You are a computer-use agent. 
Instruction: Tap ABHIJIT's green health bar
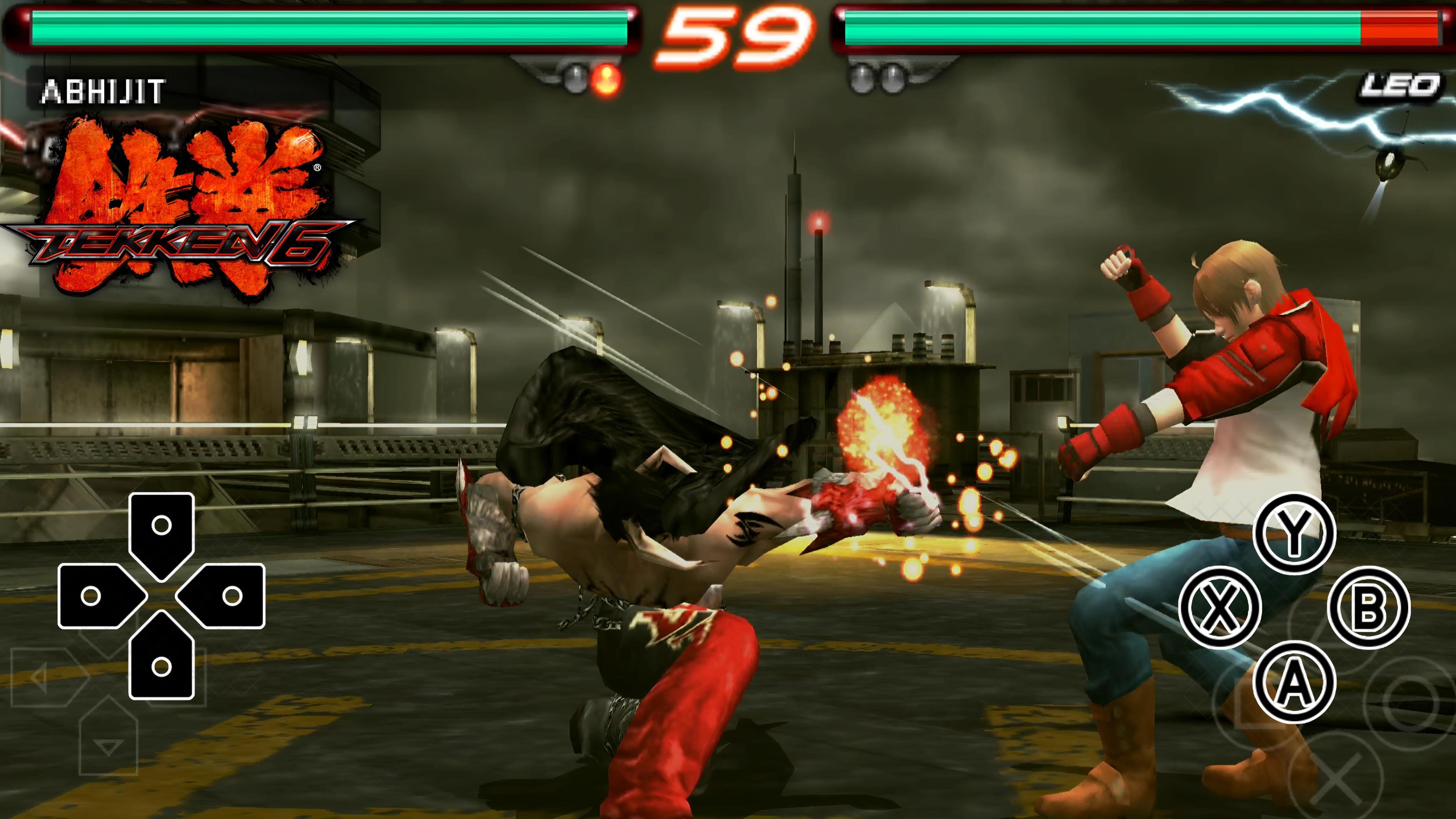click(x=328, y=27)
